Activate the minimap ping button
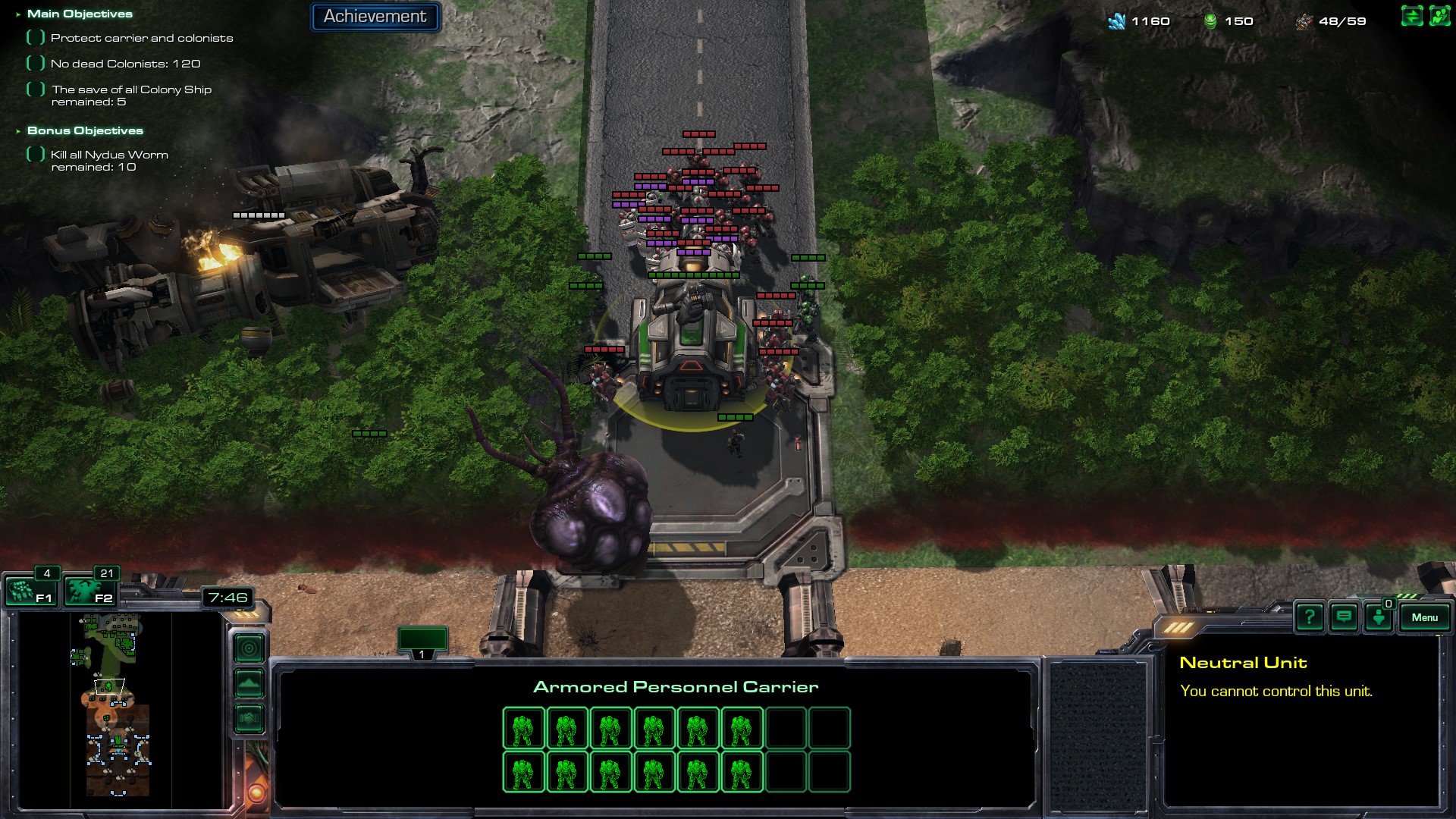Screen dimensions: 1456x819 pos(249,648)
